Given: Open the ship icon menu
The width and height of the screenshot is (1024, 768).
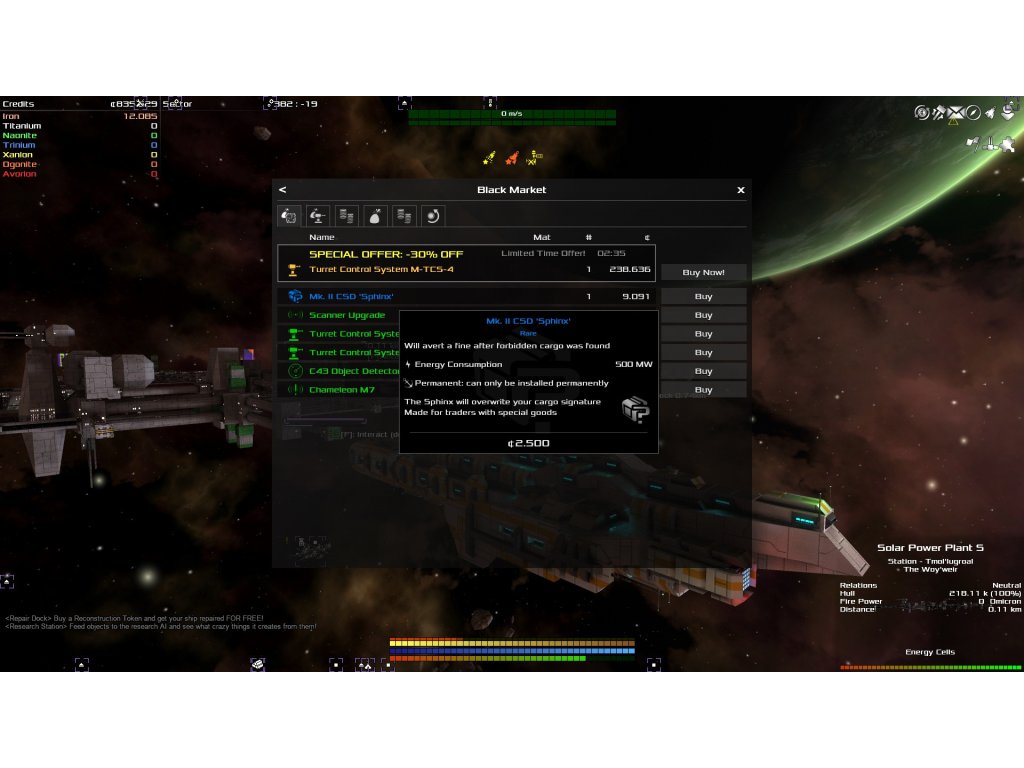Looking at the screenshot, I should 989,113.
